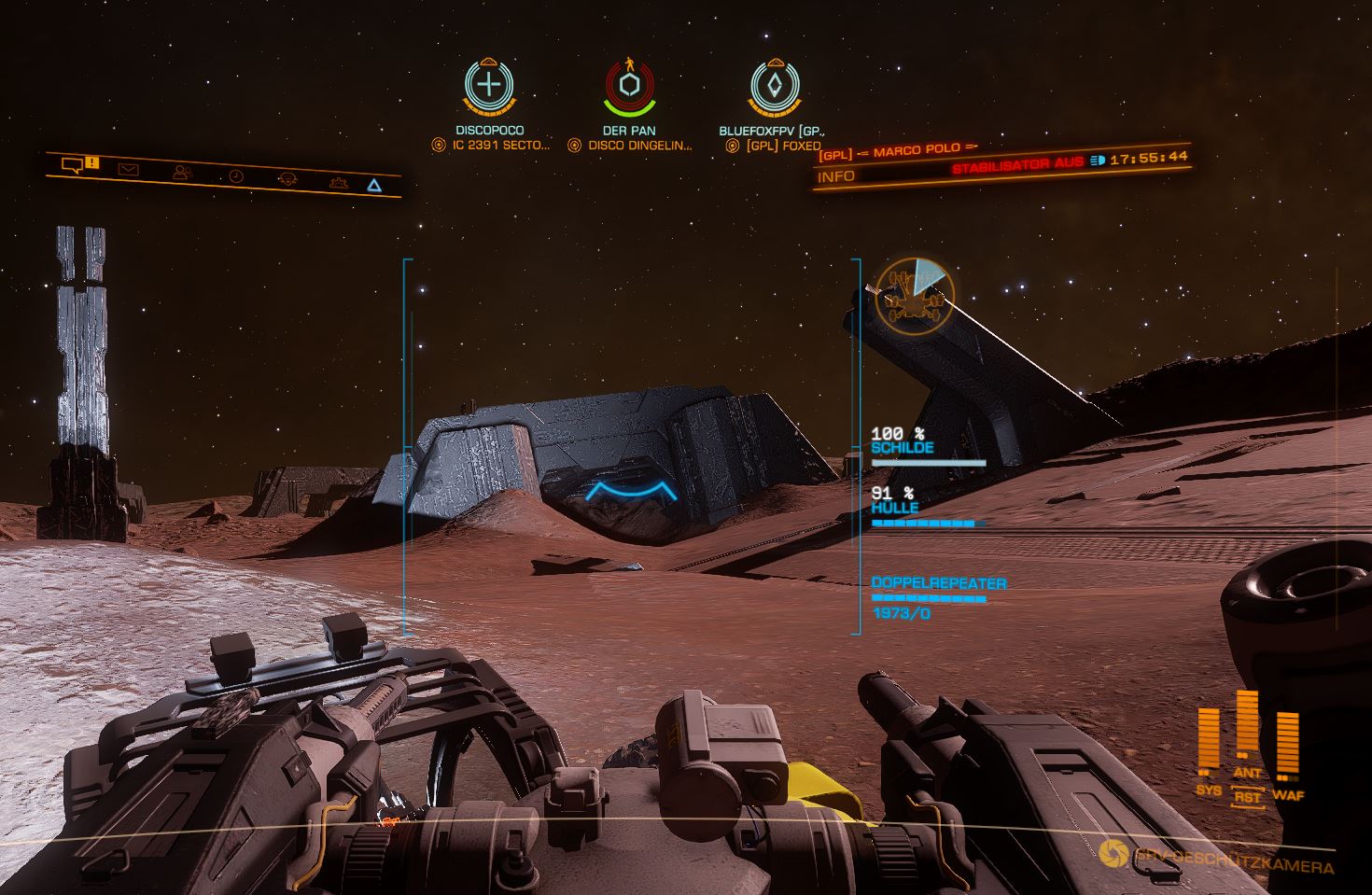Select wing member BLUEFOXFPV
Image resolution: width=1372 pixels, height=895 pixels.
(775, 88)
